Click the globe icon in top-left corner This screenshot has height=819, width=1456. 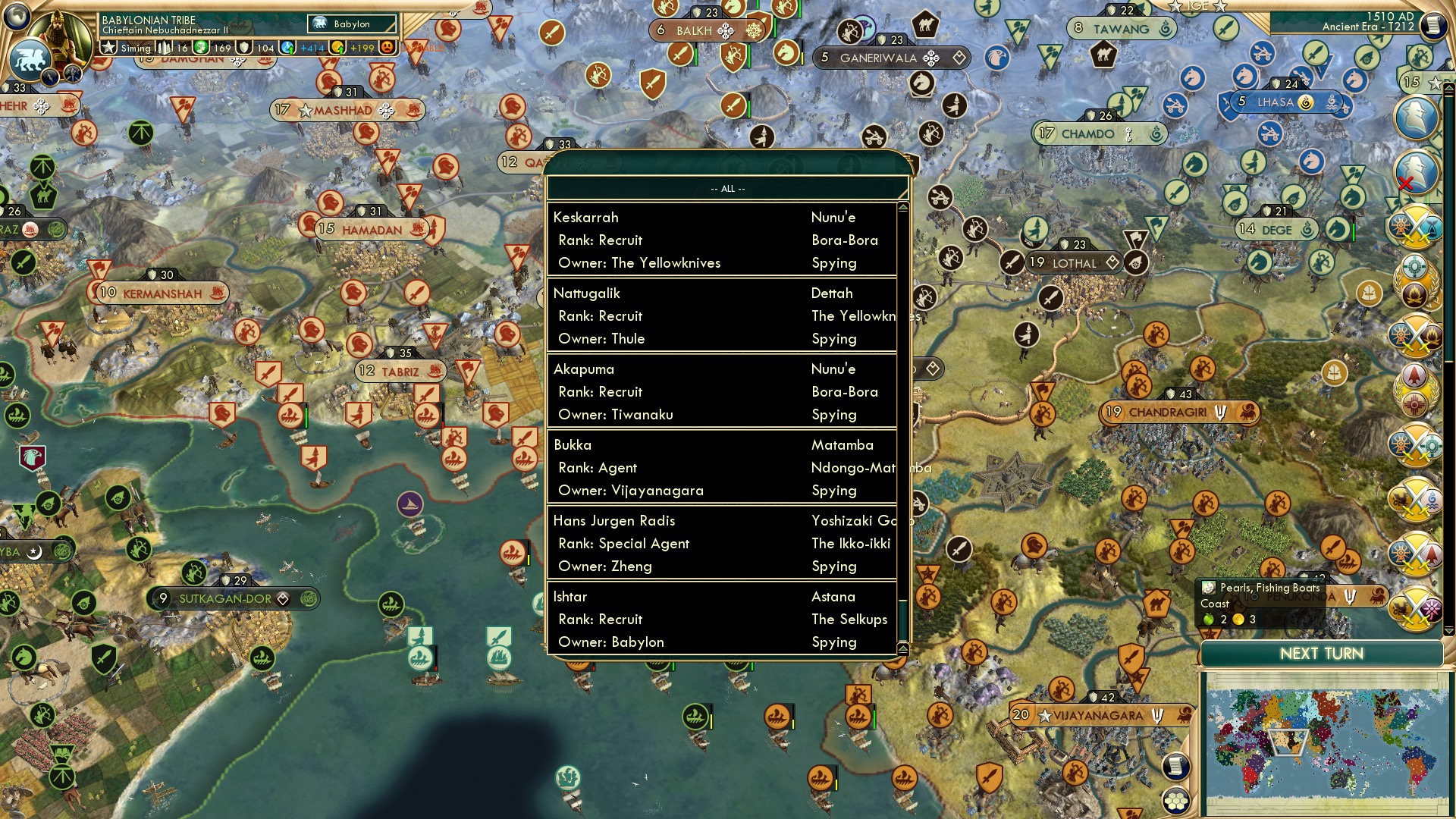click(17, 17)
